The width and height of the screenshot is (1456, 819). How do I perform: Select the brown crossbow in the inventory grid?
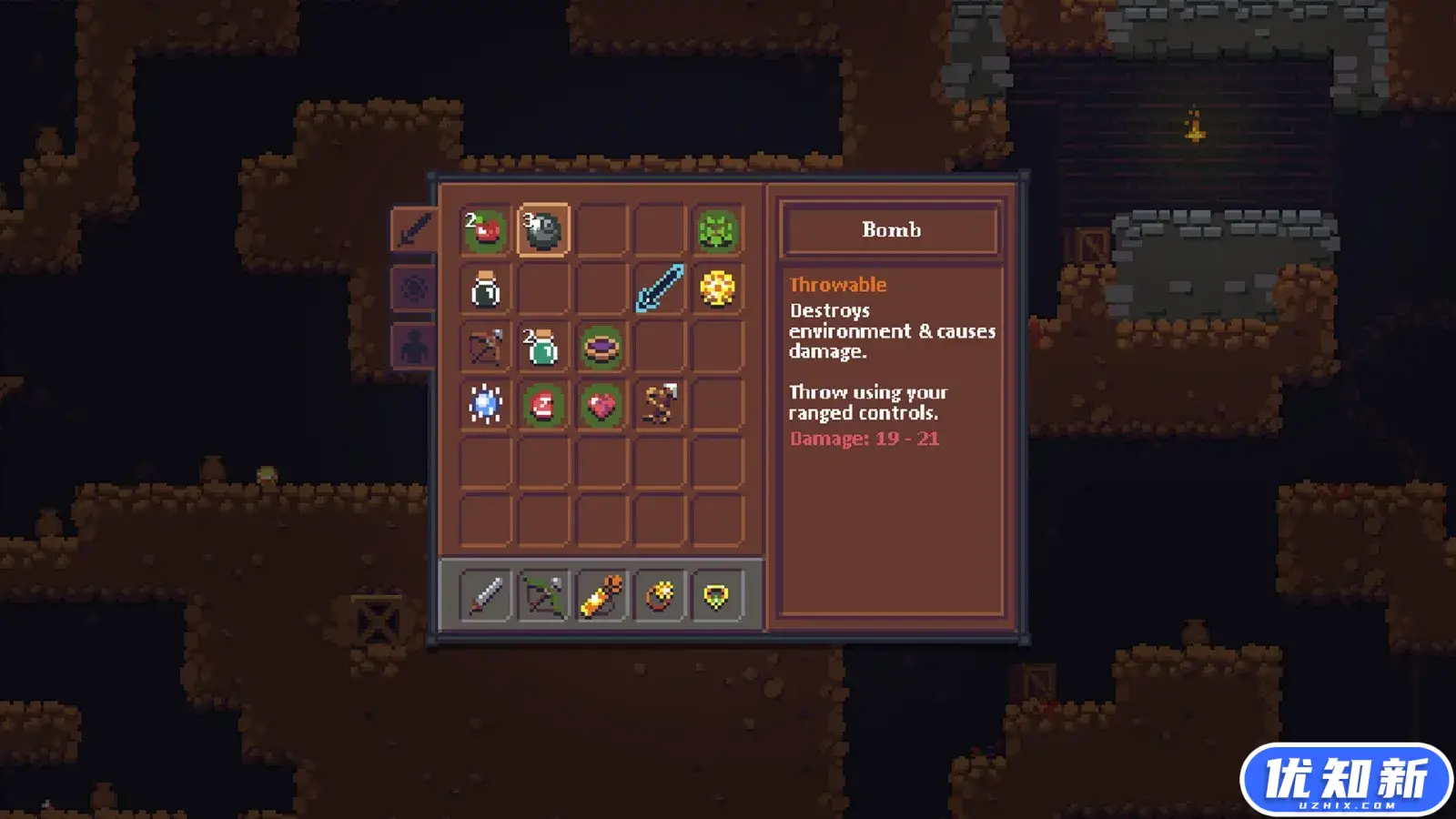coord(485,348)
